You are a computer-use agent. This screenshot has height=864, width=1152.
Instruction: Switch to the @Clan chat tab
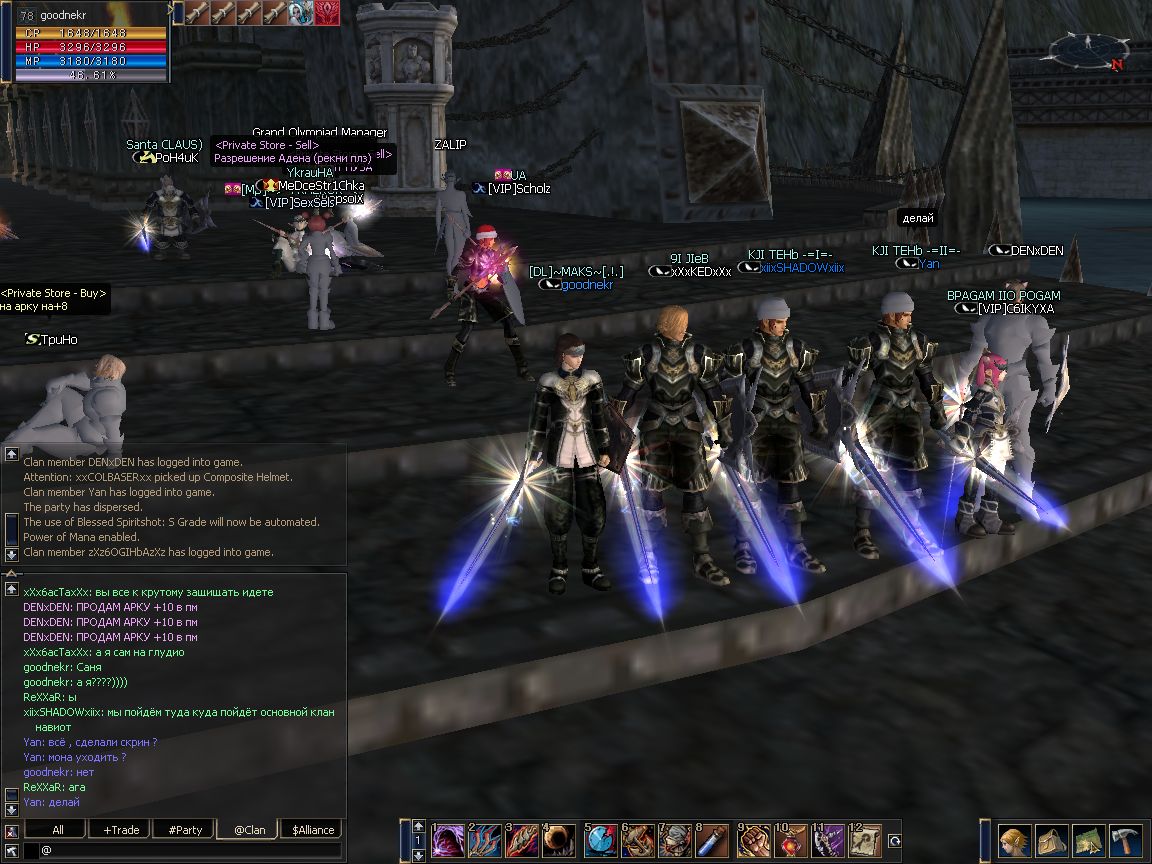(x=248, y=830)
